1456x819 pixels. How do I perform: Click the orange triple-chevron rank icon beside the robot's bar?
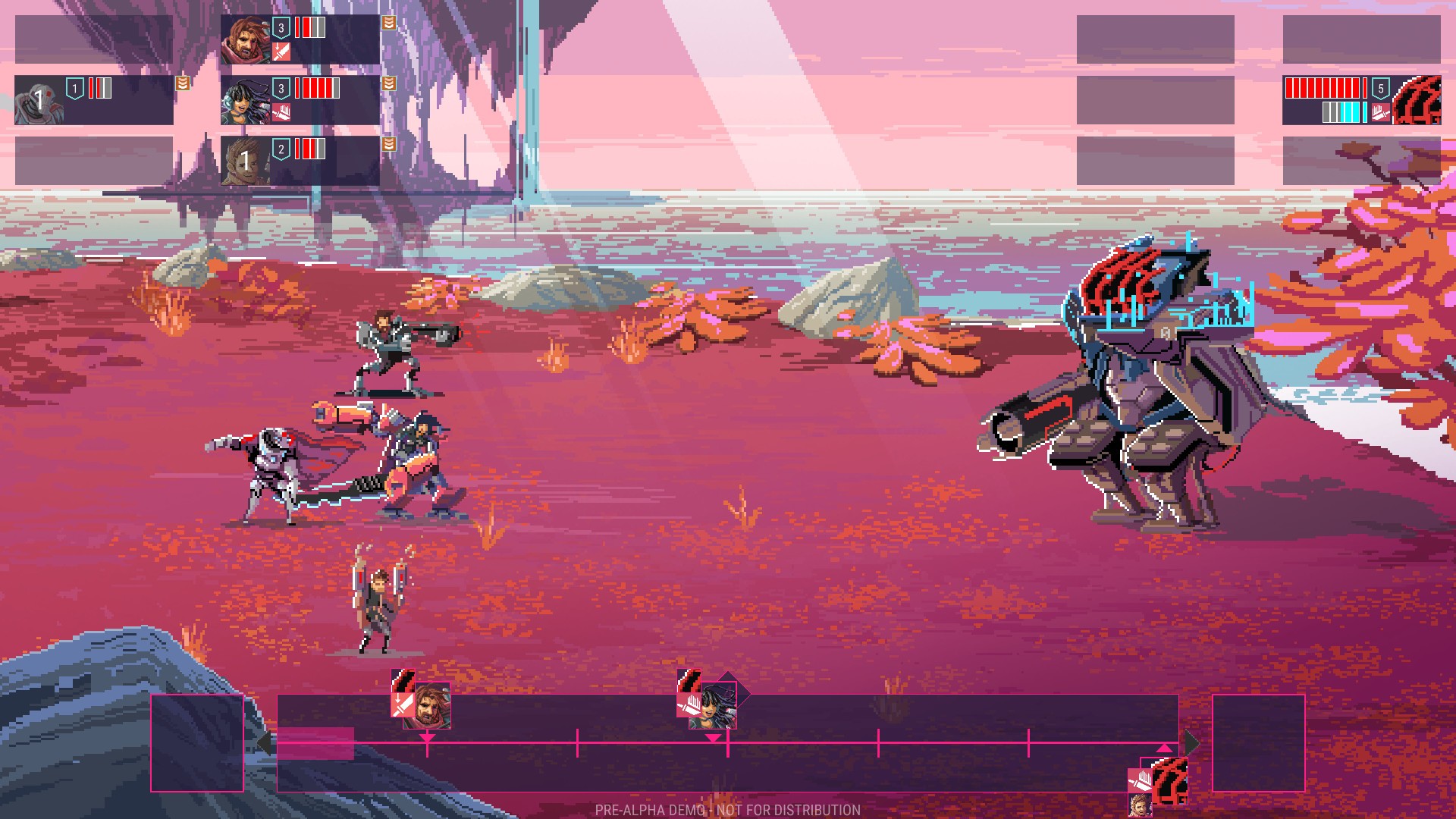[x=182, y=84]
